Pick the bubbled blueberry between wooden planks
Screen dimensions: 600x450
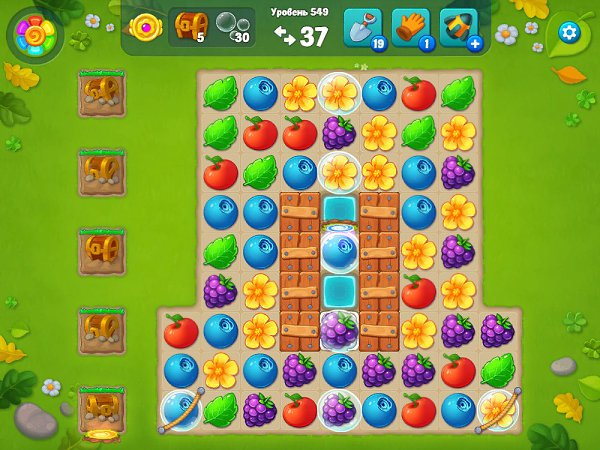340,249
